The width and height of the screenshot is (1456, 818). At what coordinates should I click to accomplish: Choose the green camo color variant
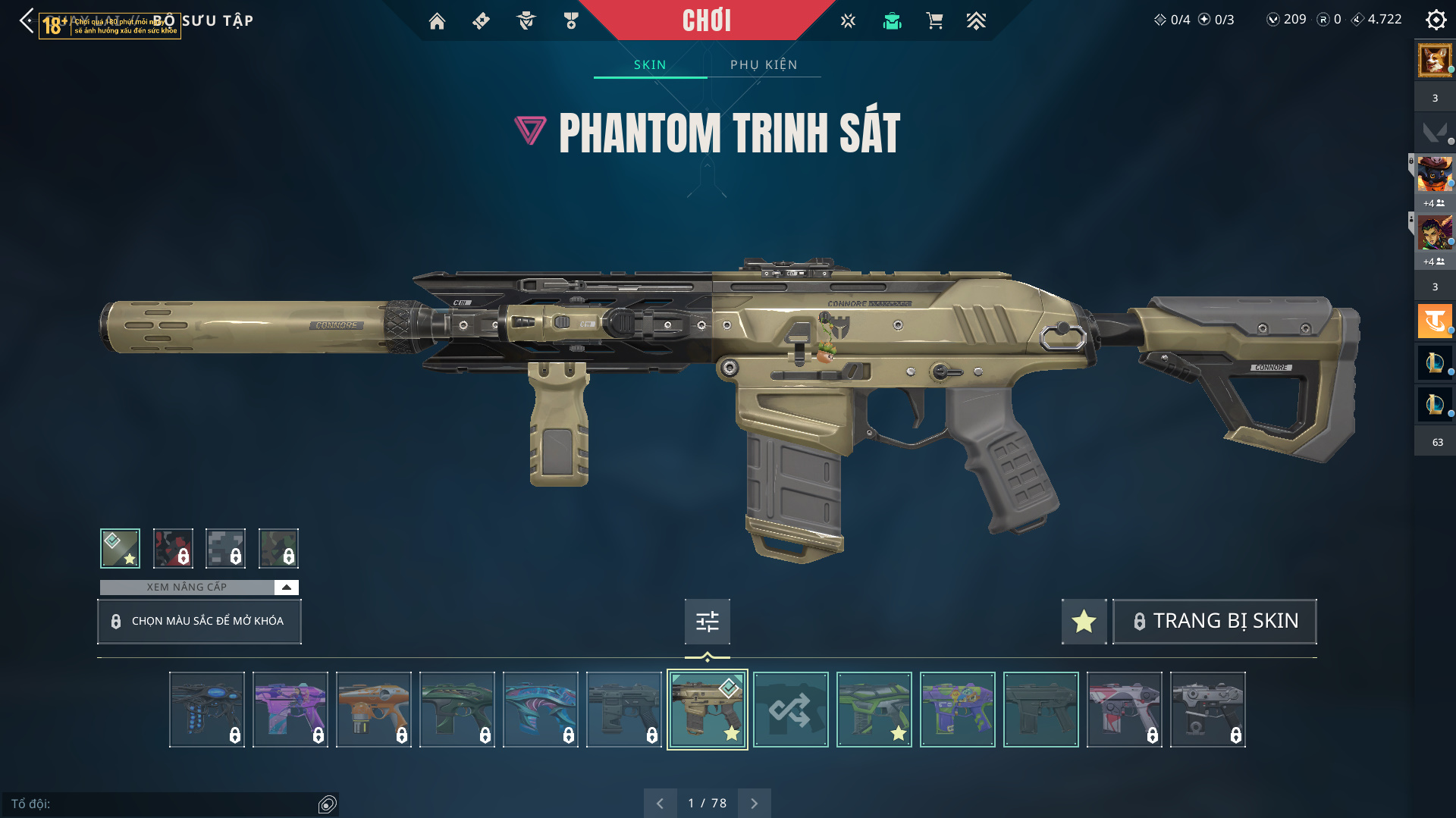point(278,548)
